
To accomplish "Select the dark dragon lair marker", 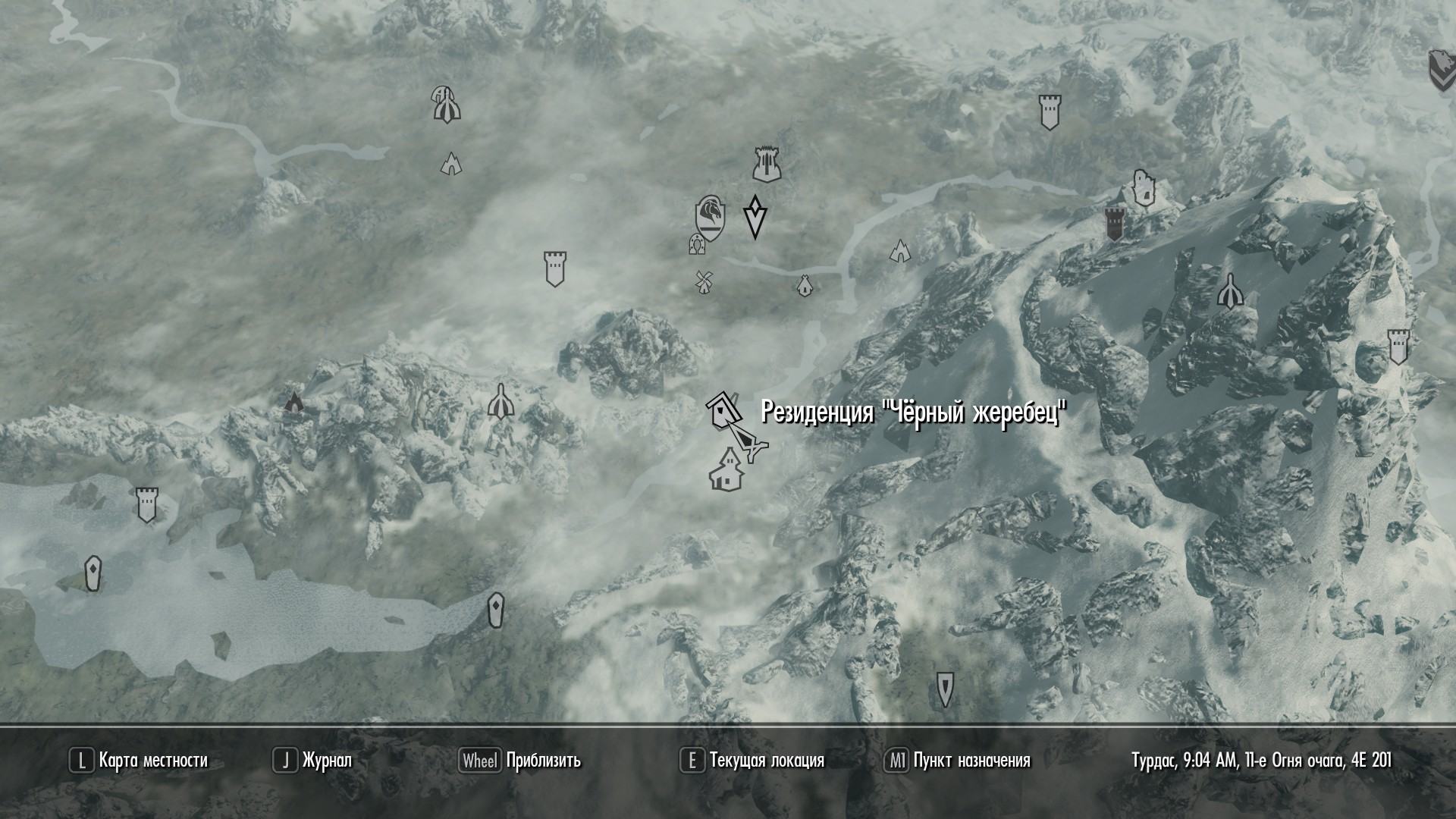I will pyautogui.click(x=293, y=401).
